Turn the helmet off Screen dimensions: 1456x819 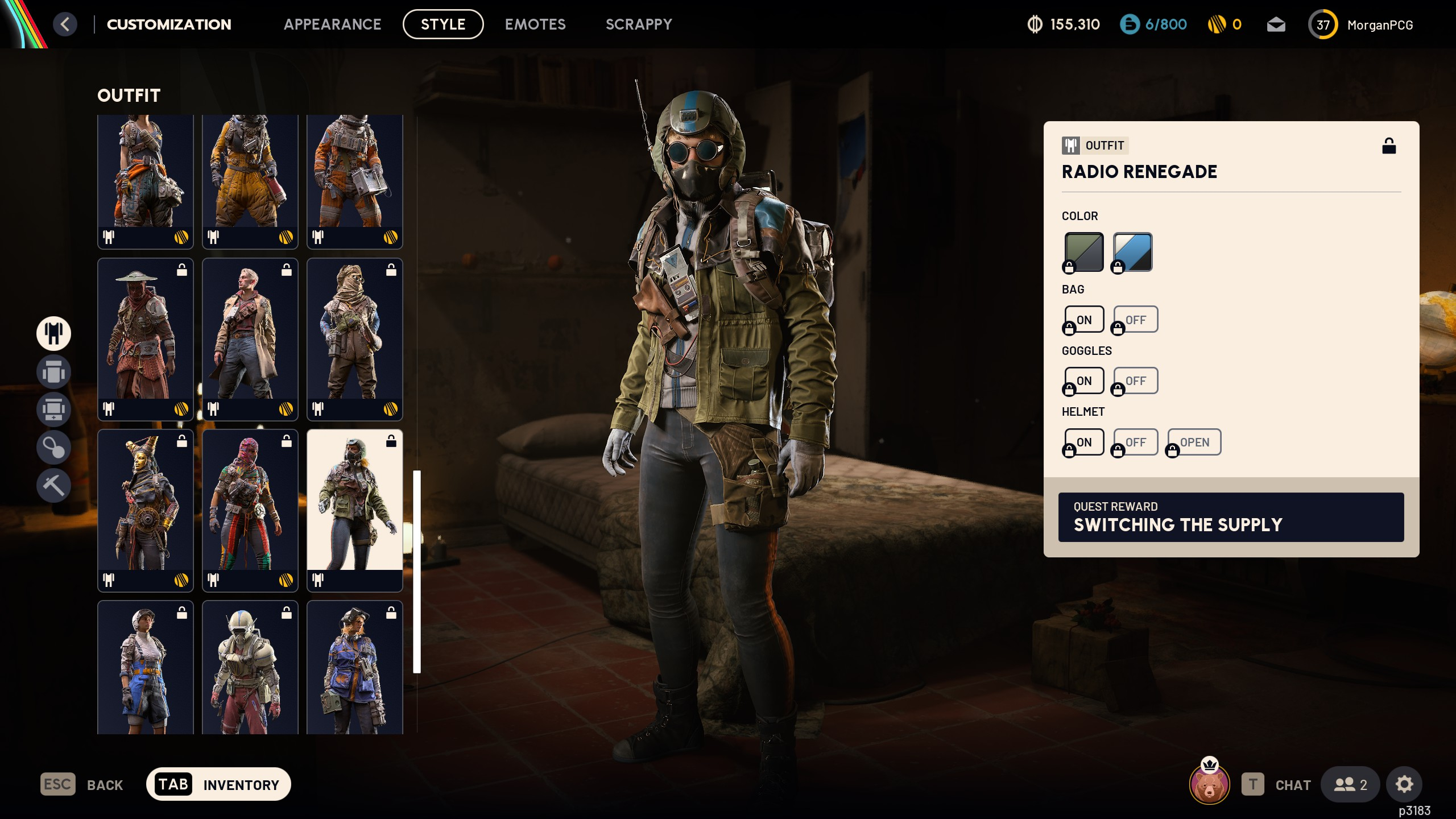[1135, 442]
